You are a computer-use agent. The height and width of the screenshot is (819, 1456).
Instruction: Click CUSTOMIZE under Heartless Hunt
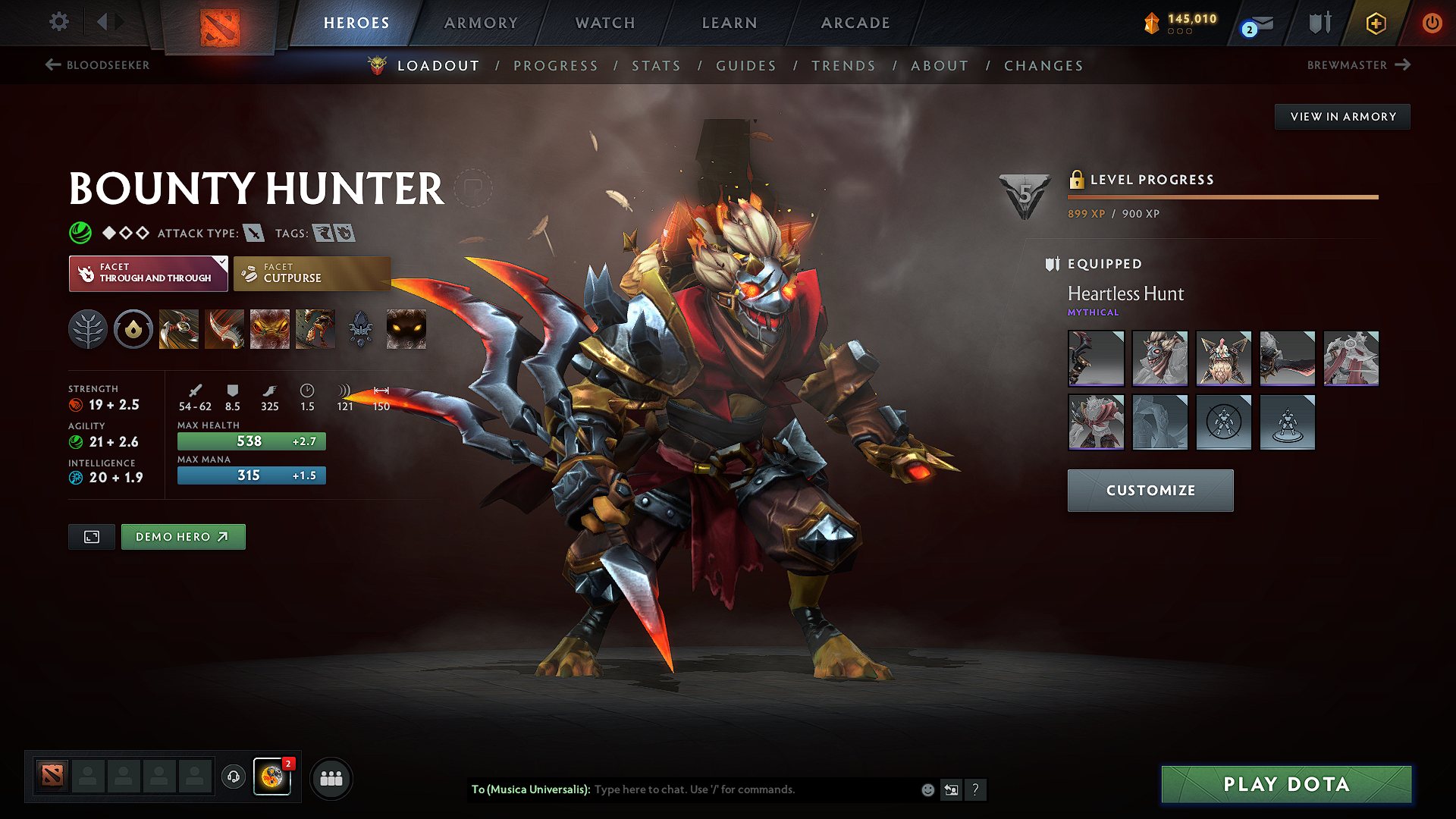(1150, 490)
